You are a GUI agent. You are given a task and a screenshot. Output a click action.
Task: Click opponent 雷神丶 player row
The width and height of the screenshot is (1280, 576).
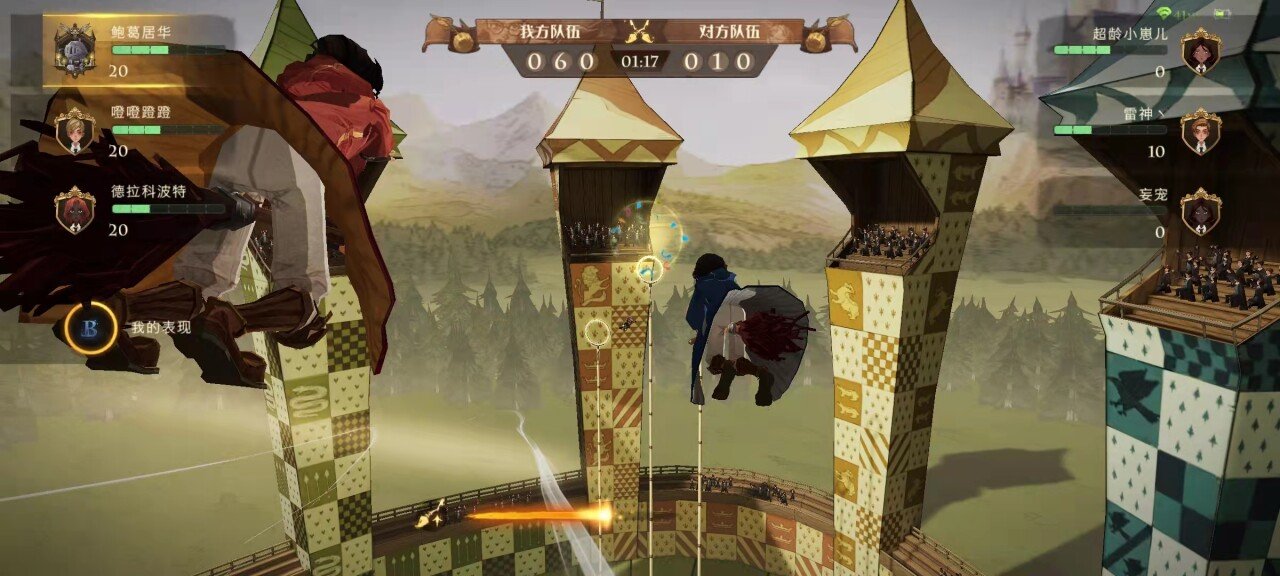pos(1140,131)
